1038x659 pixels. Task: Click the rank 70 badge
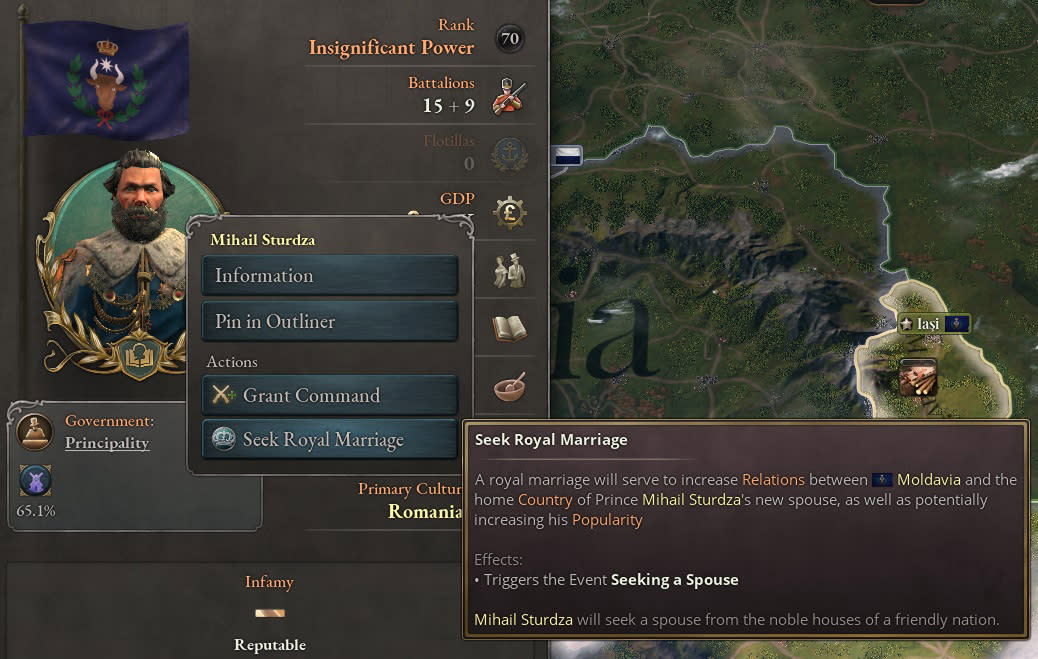pyautogui.click(x=510, y=39)
